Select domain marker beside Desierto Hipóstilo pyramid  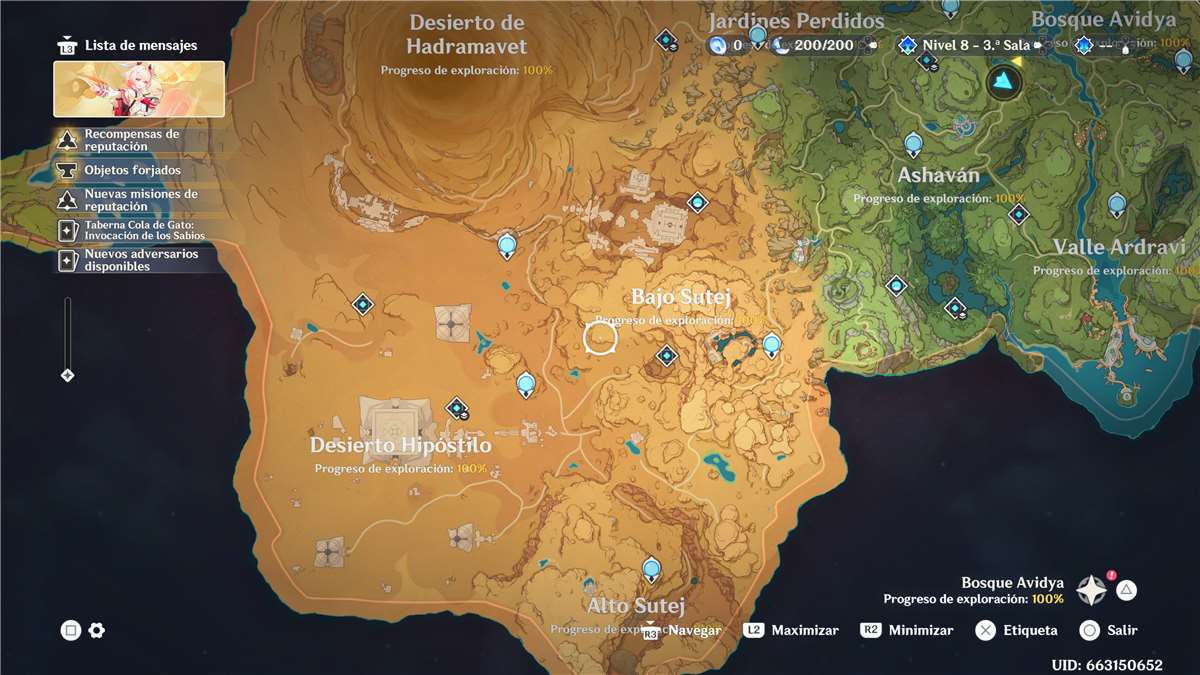point(458,407)
